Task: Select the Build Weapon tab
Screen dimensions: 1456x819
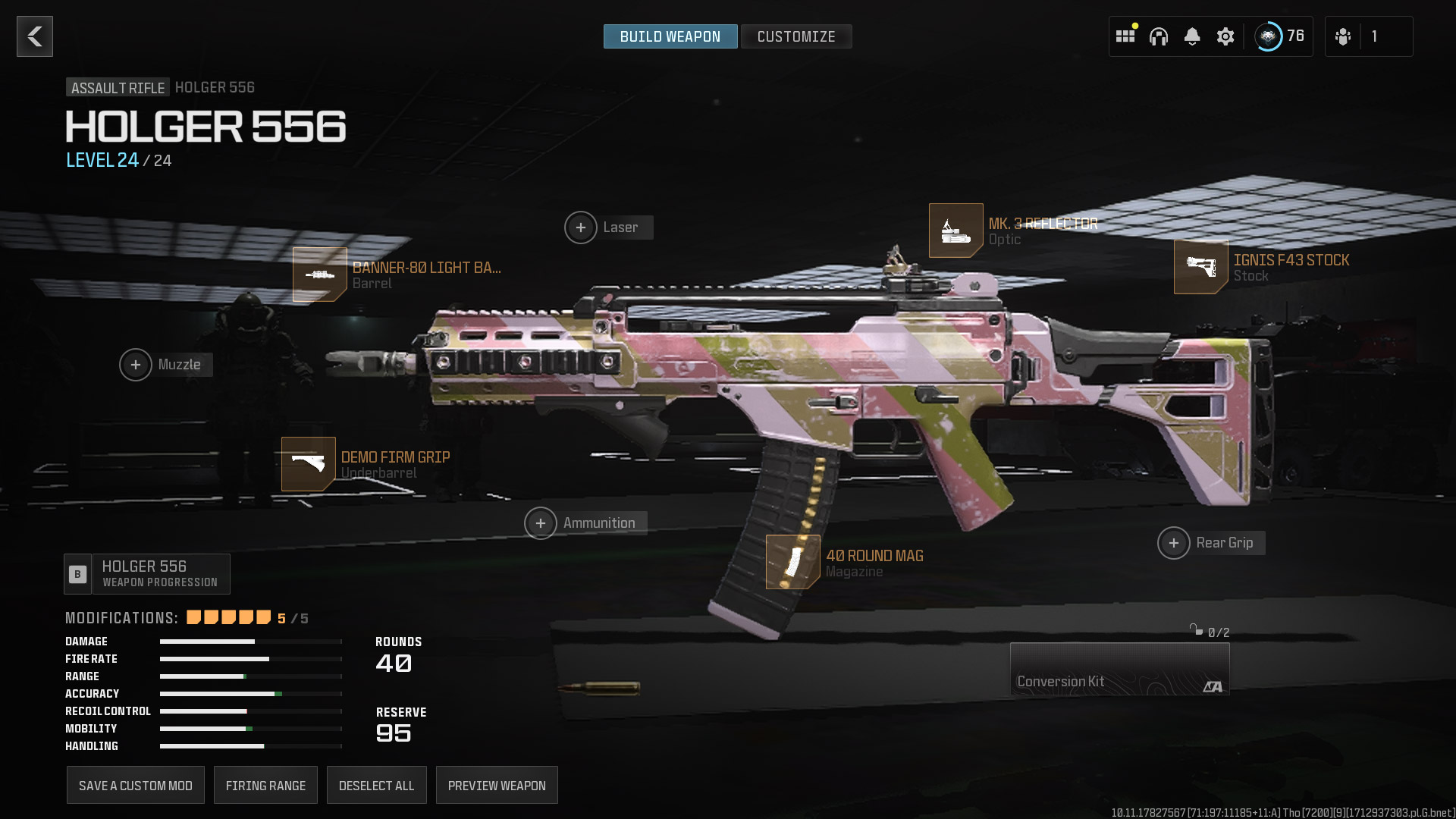Action: point(670,36)
